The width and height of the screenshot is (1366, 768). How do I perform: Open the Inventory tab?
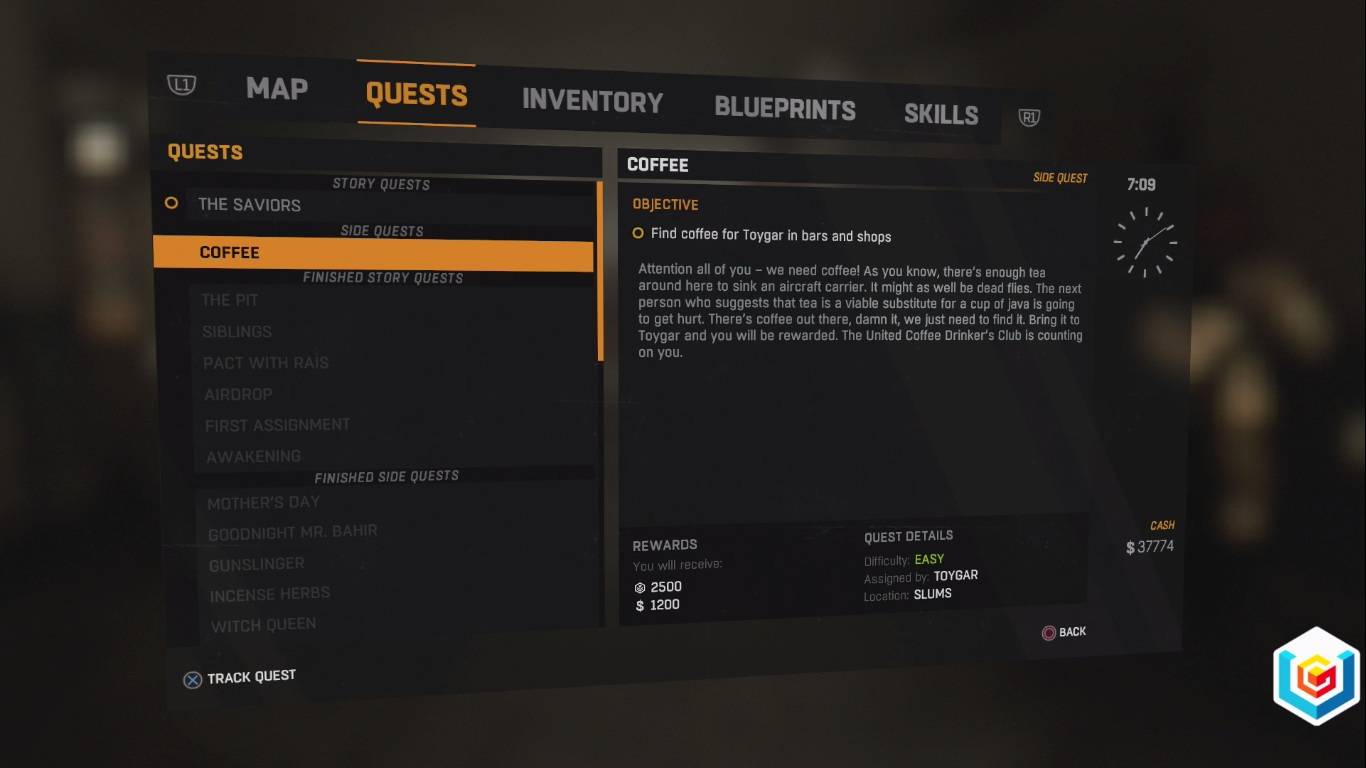click(592, 101)
